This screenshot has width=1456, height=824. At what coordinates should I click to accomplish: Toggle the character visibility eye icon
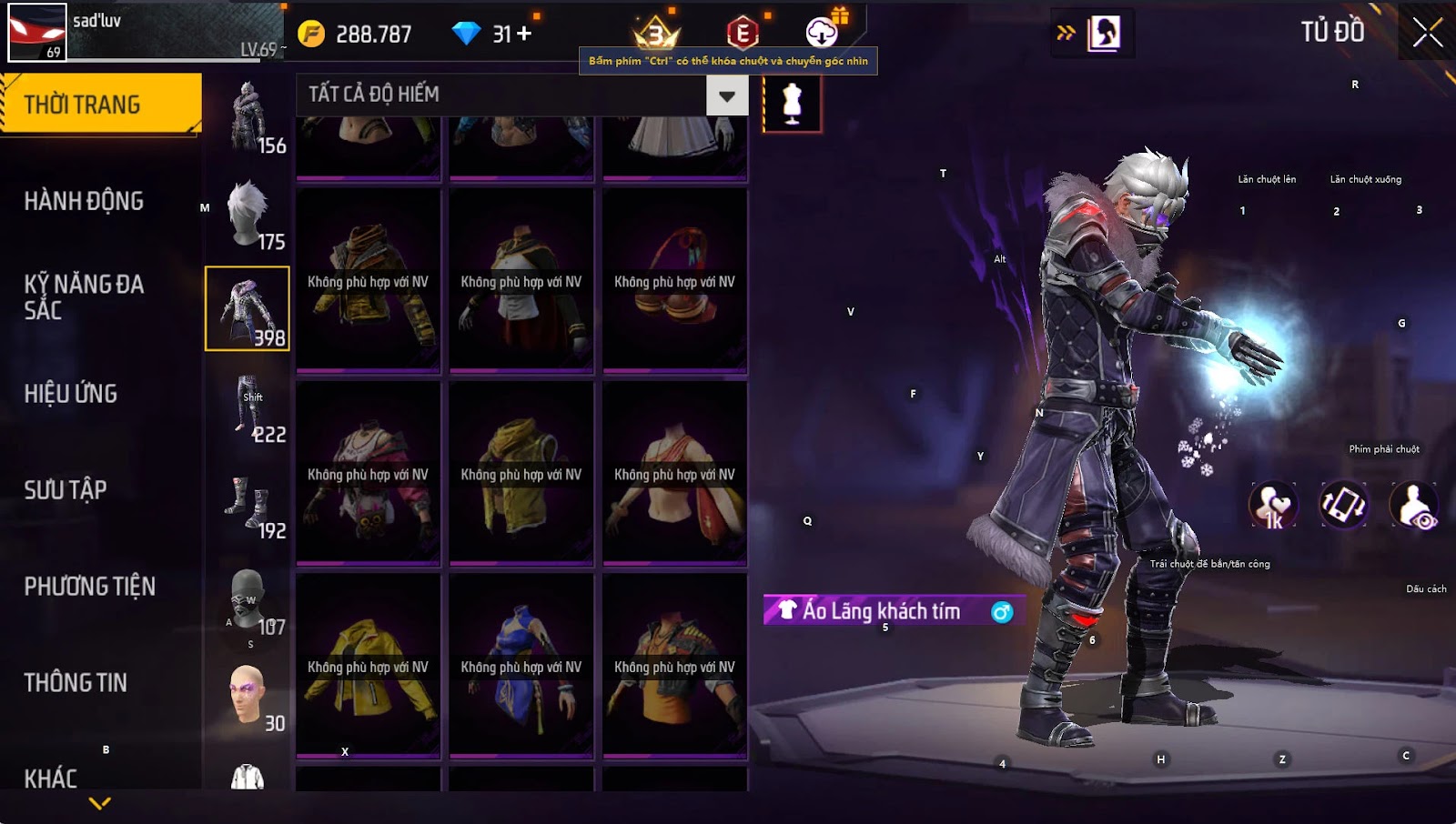click(x=1413, y=506)
